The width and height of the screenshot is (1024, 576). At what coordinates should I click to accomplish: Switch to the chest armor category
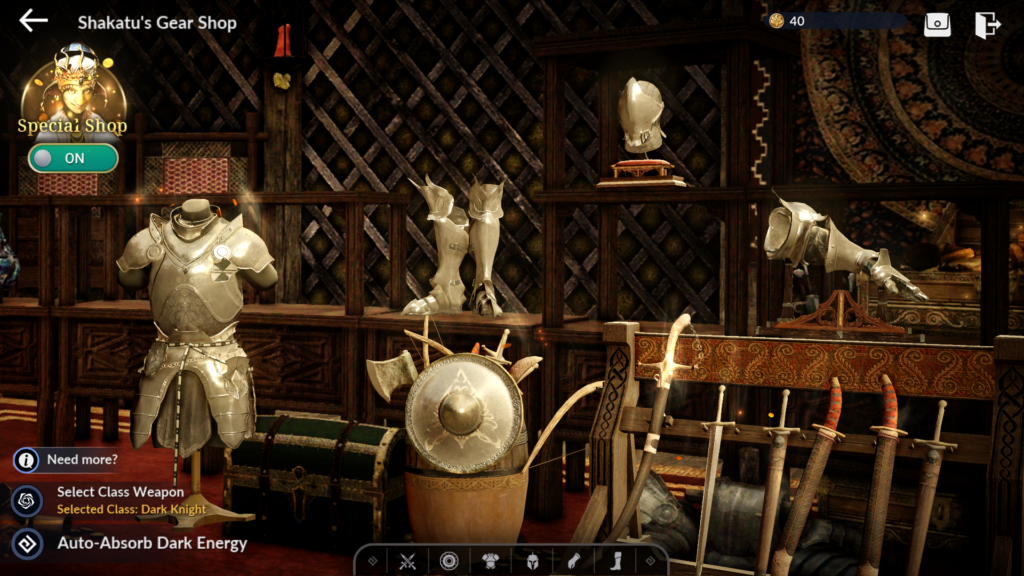[x=491, y=561]
